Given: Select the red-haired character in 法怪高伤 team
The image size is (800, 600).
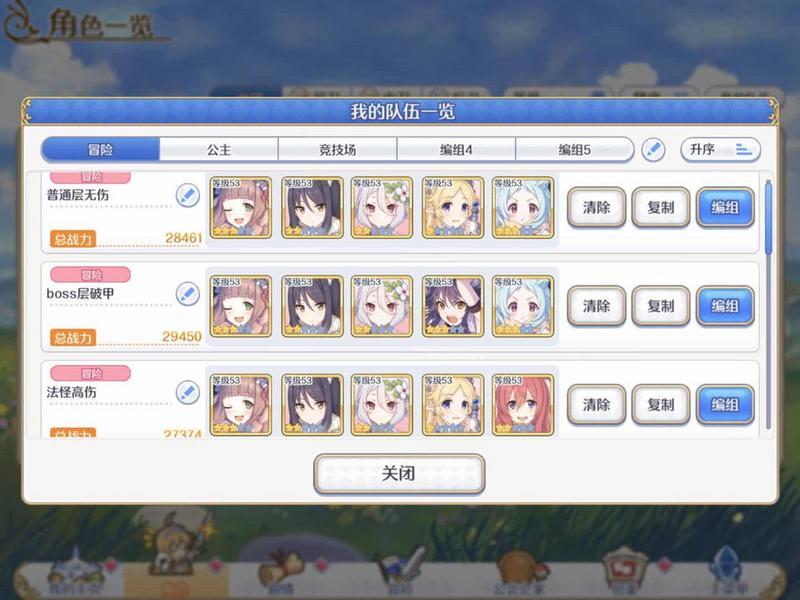Looking at the screenshot, I should (523, 404).
